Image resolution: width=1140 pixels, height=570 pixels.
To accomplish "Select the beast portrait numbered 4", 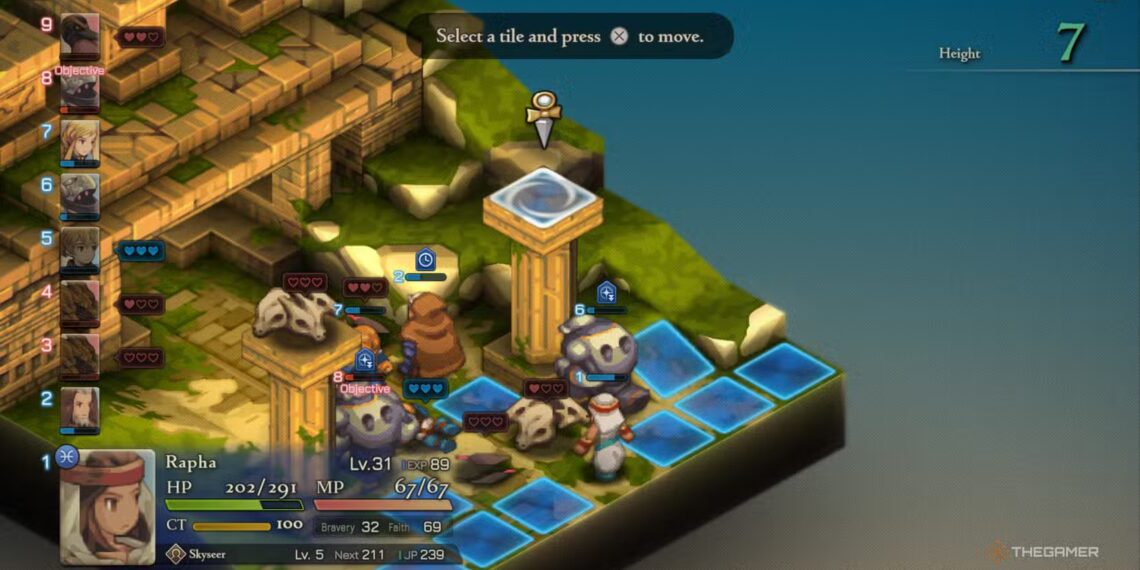I will [79, 303].
